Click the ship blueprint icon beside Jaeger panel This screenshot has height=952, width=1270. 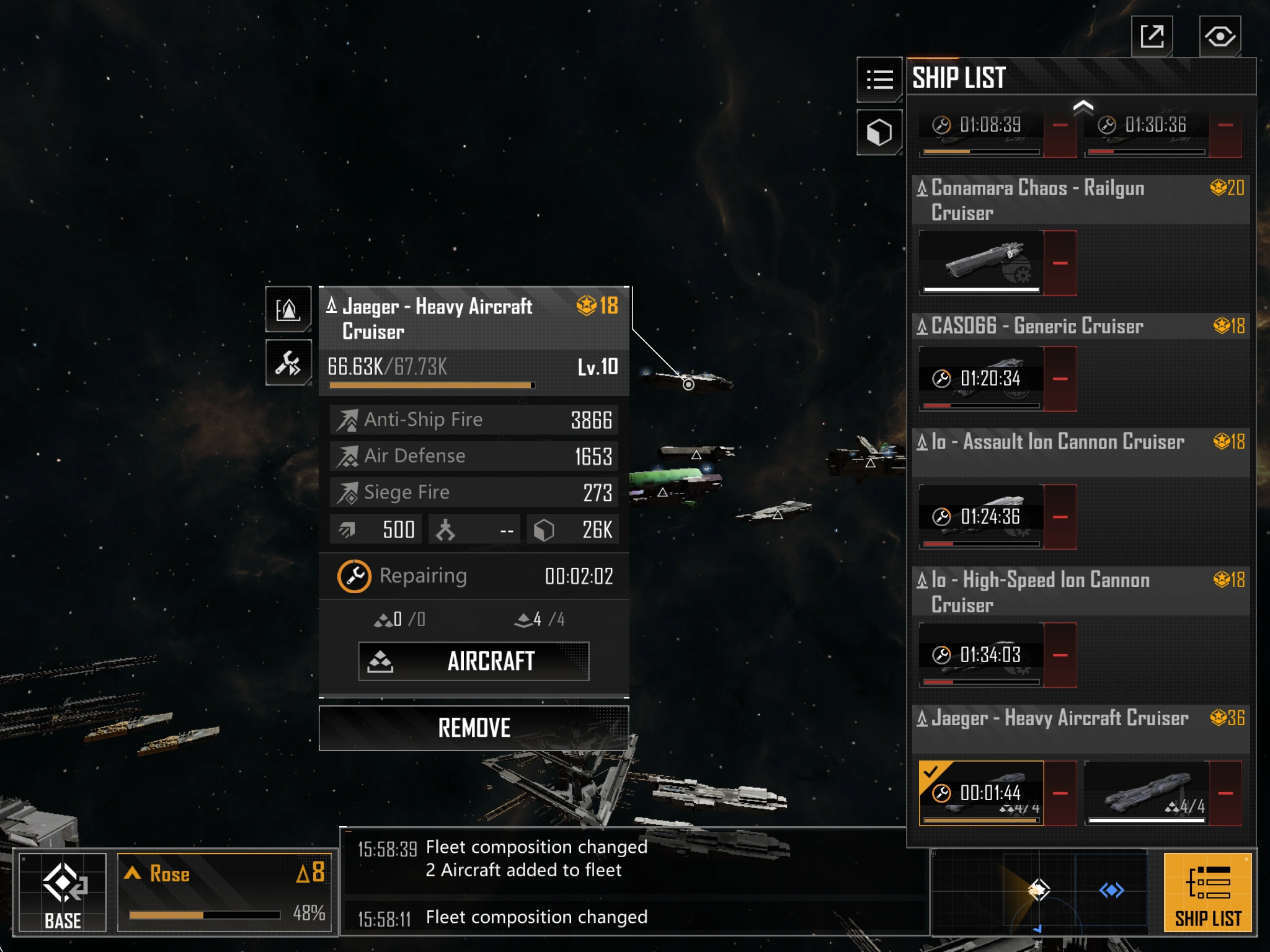(288, 309)
